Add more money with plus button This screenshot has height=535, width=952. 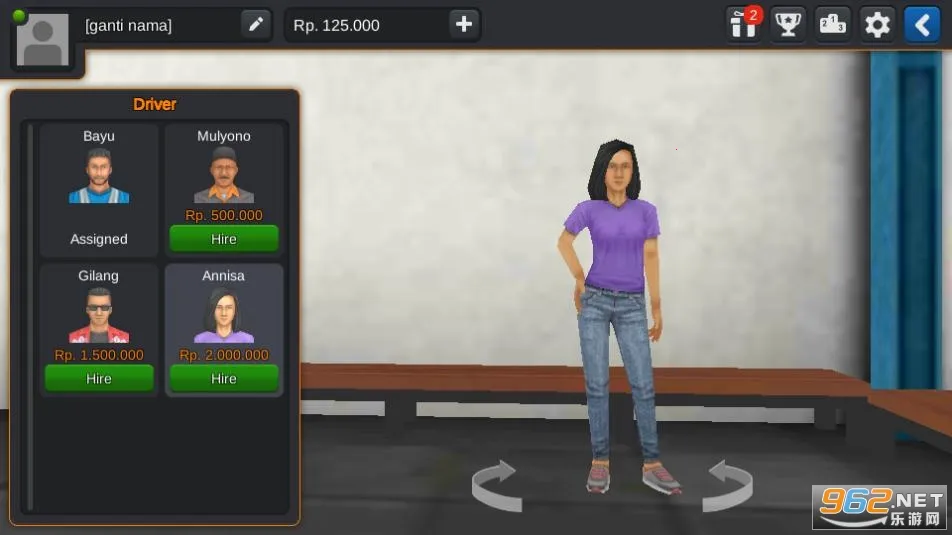click(463, 25)
